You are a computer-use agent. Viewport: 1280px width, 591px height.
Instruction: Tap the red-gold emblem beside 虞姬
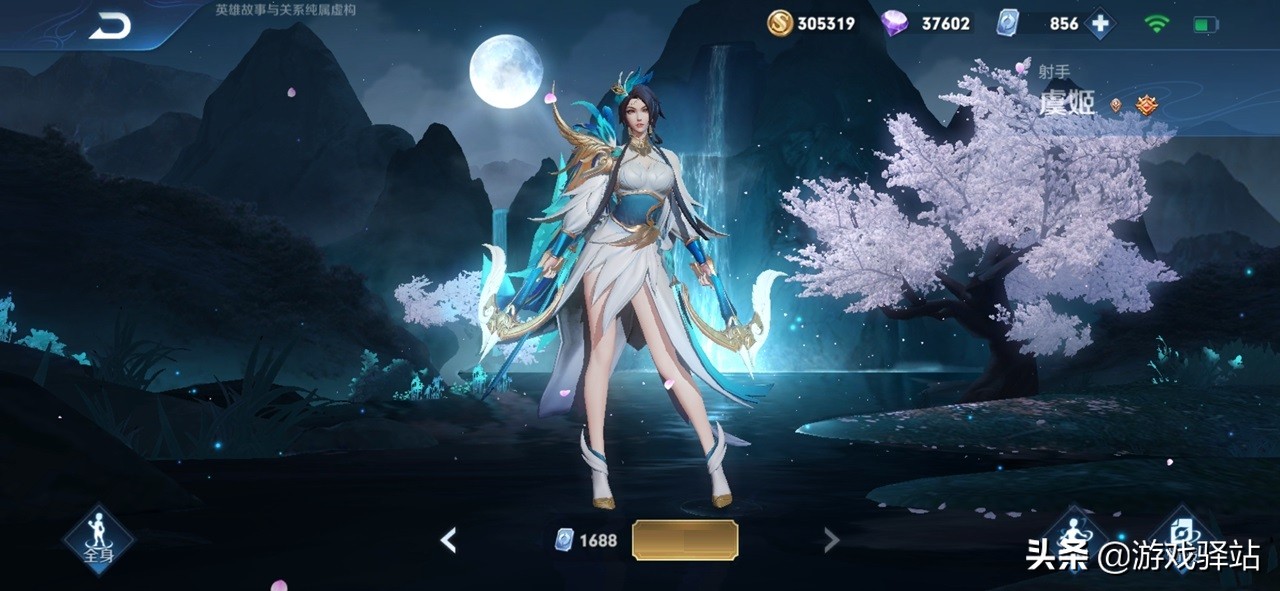click(x=1145, y=104)
